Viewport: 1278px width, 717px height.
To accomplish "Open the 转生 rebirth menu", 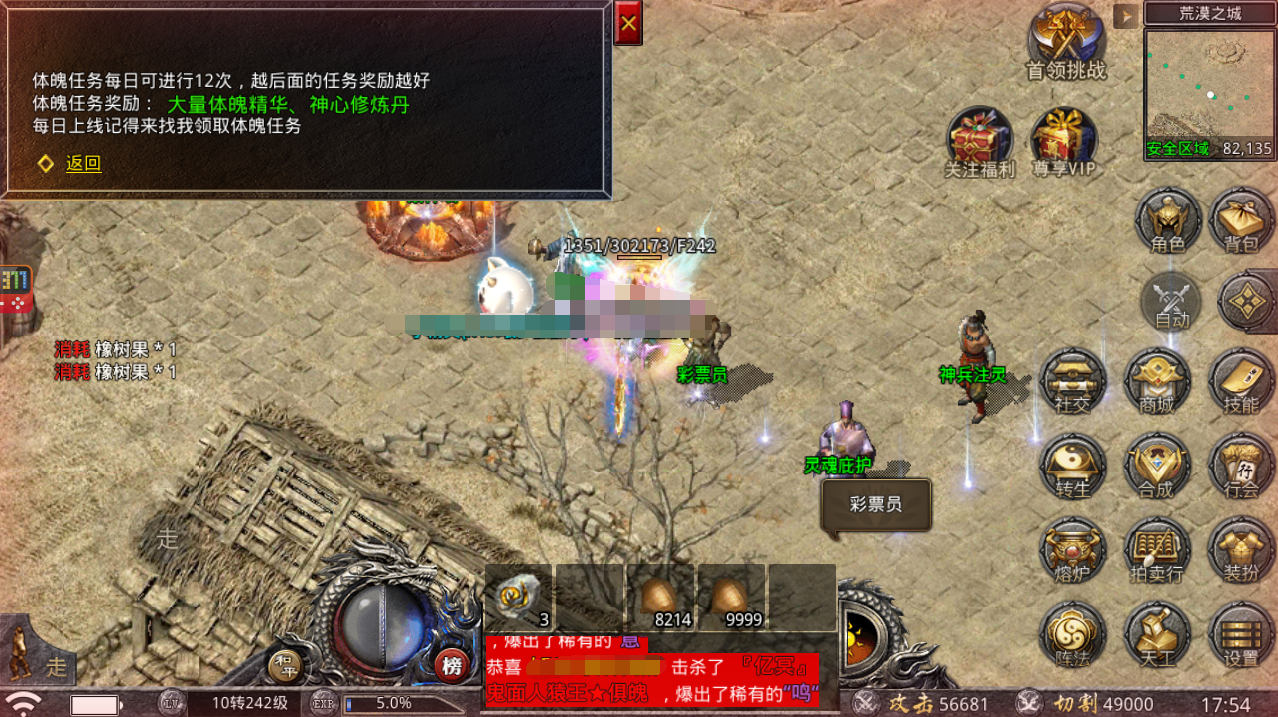I will 1072,466.
